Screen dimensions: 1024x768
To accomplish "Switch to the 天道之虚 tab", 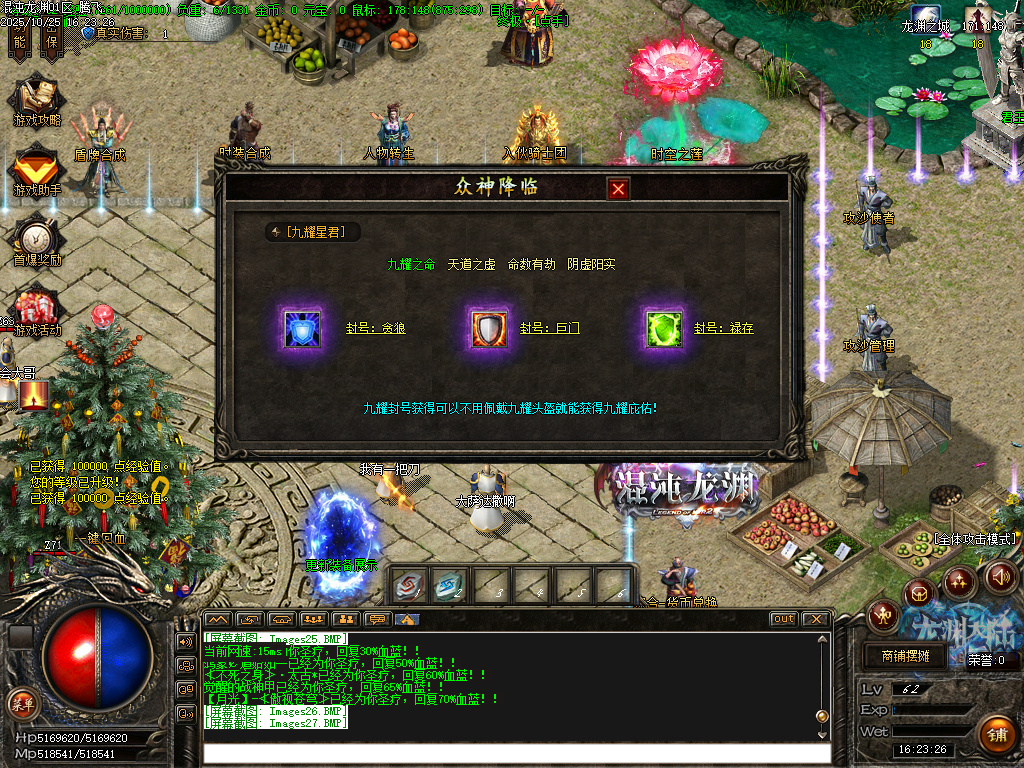I will [471, 265].
